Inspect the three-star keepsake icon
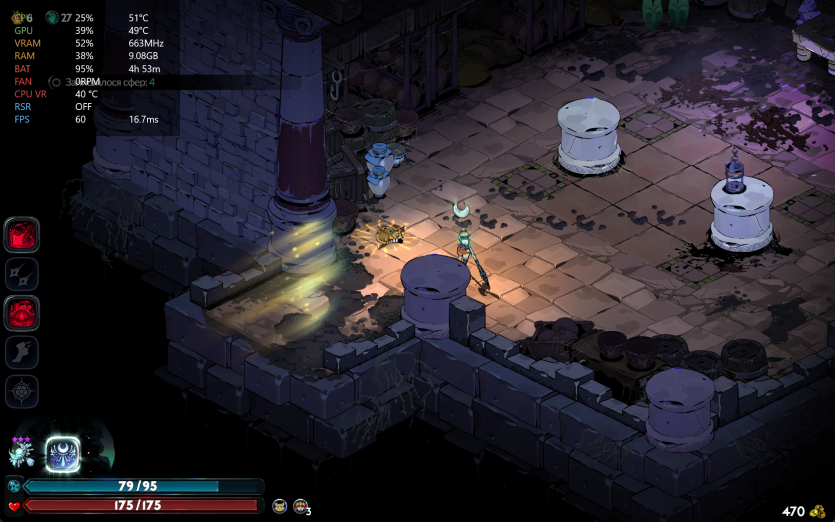The image size is (835, 522). coord(22,454)
